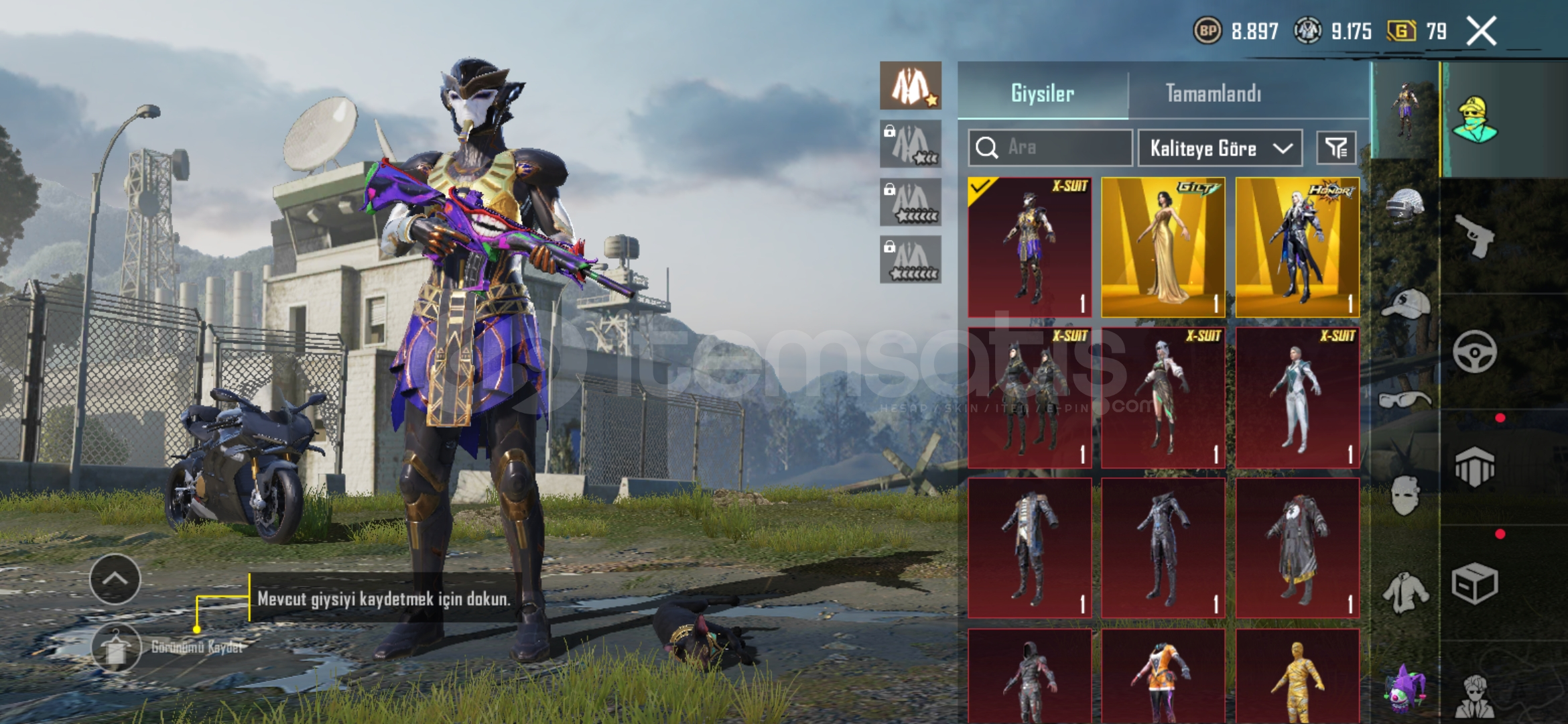Screen dimensions: 1568x724
Task: Open the pistol weapon skins category
Action: [x=1474, y=236]
